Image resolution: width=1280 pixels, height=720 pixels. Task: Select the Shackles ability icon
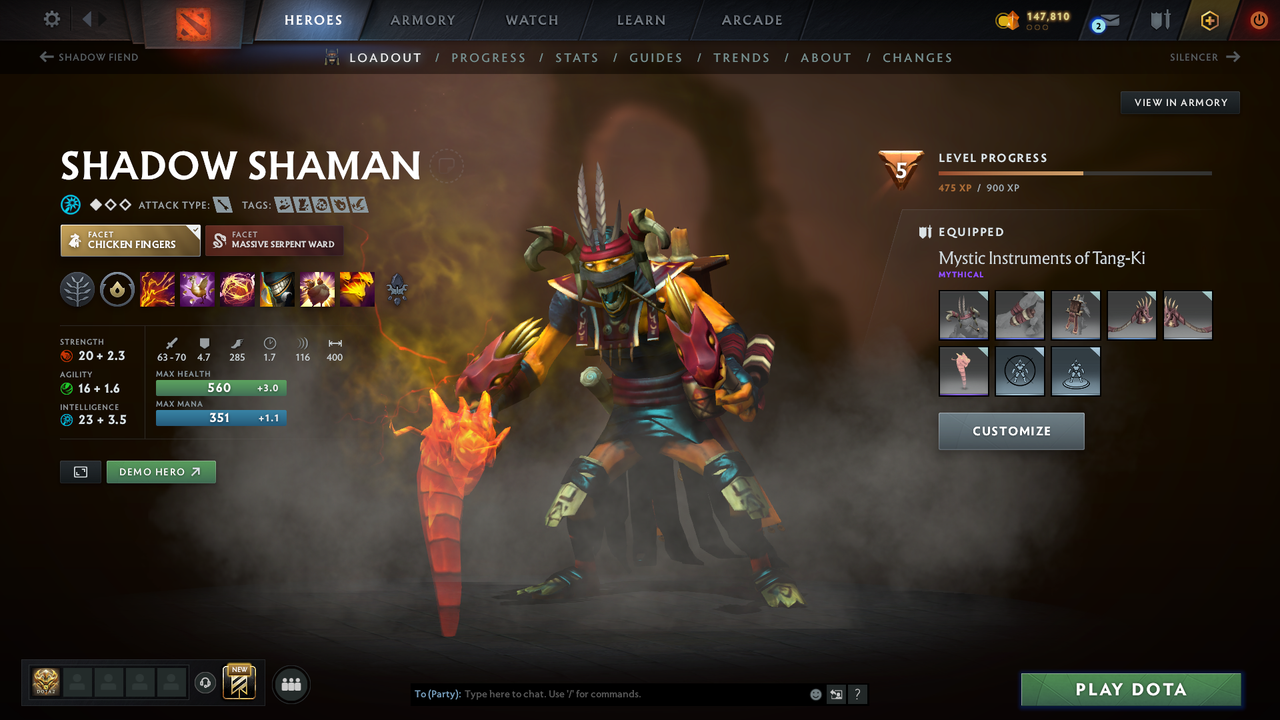pos(236,290)
